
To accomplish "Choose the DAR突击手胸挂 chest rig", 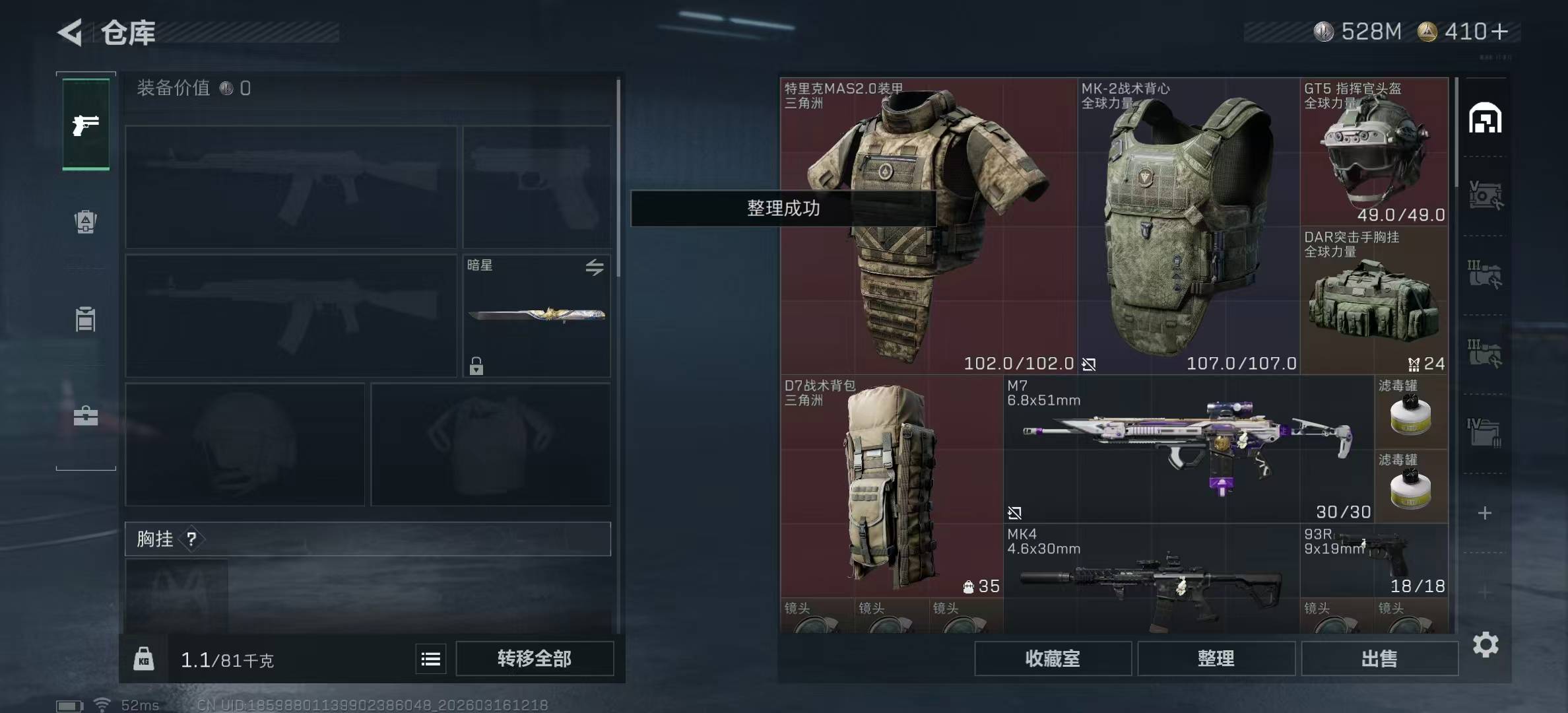I will [x=1374, y=301].
